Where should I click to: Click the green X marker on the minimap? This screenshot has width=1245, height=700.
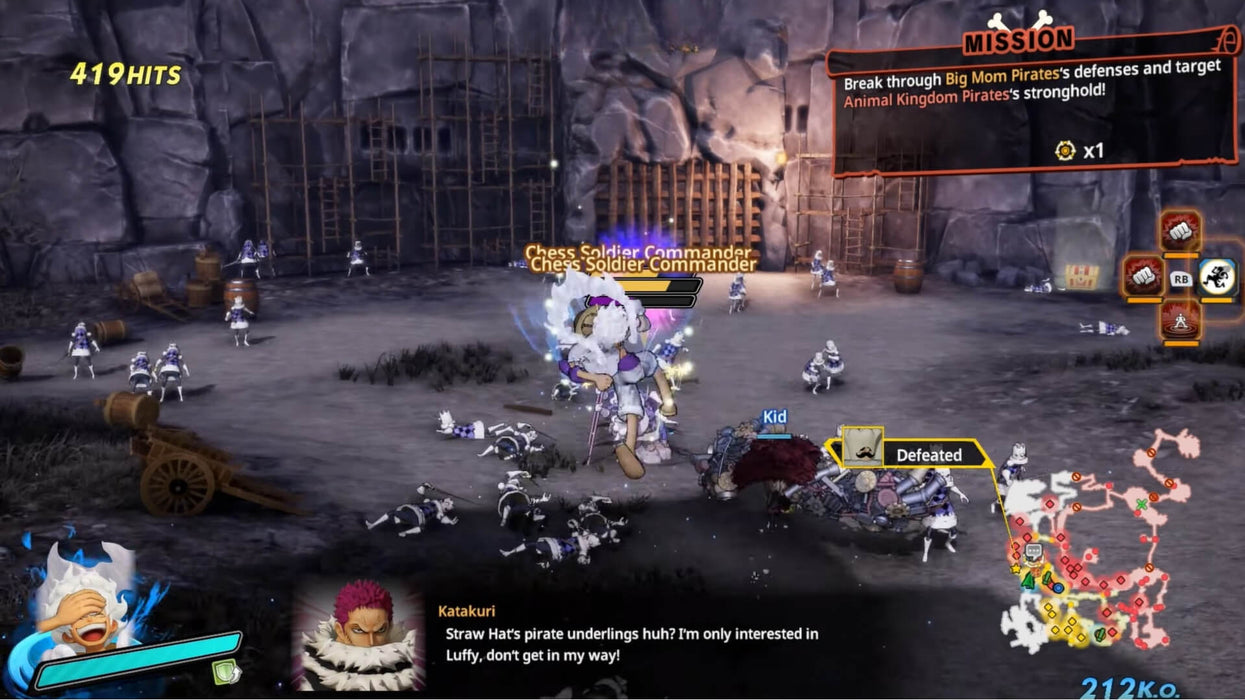coord(1141,503)
